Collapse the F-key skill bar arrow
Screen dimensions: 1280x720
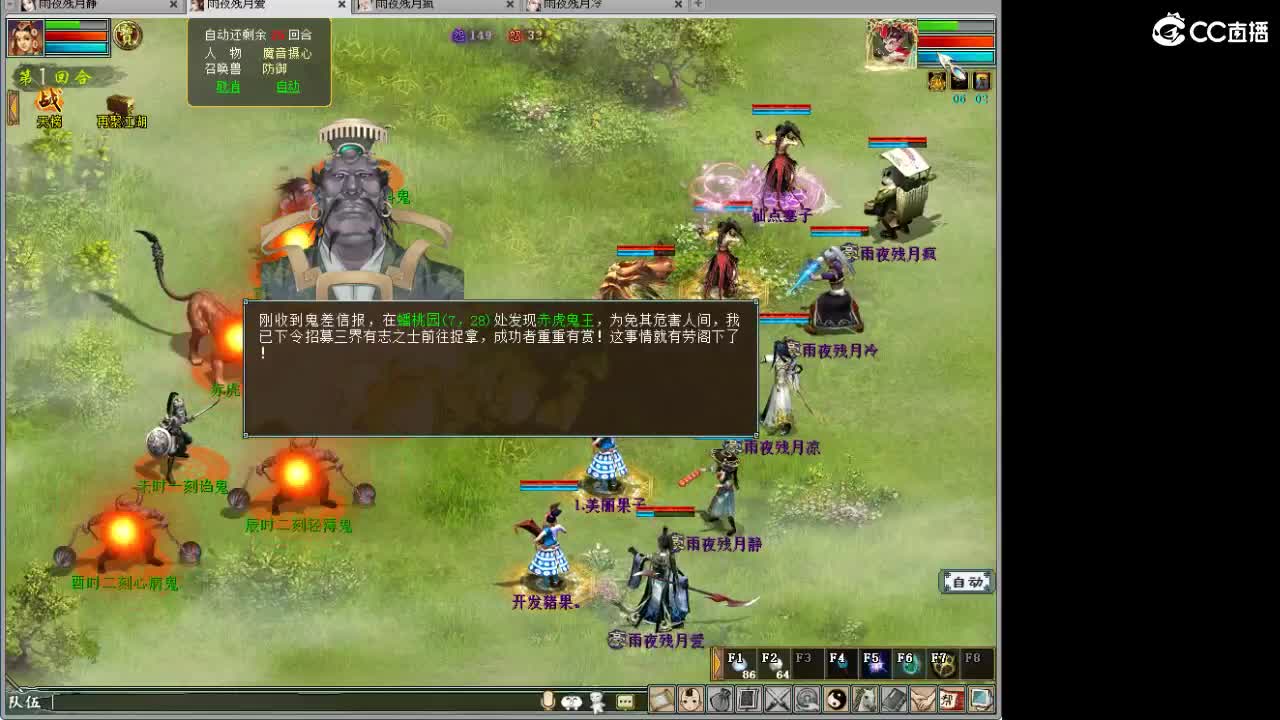point(717,661)
